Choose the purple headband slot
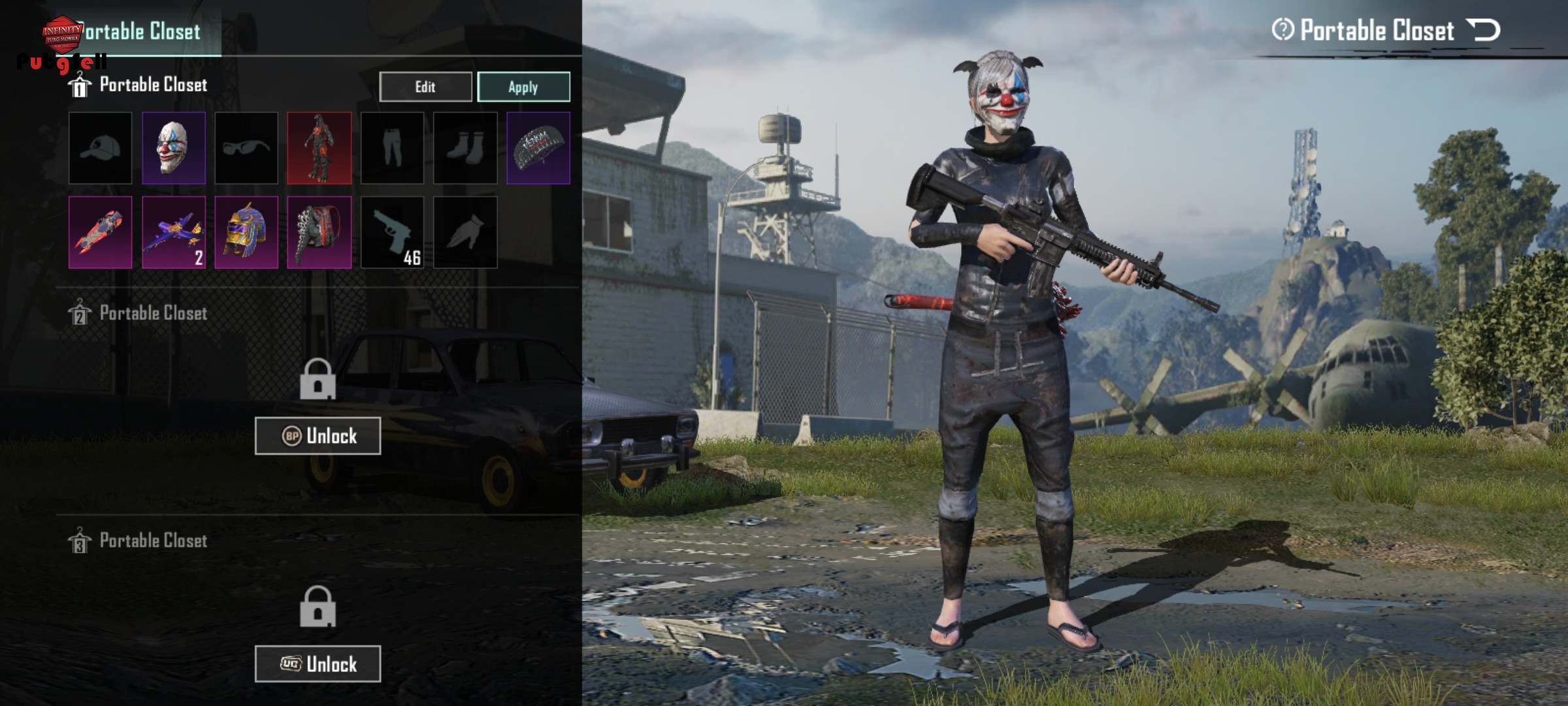The height and width of the screenshot is (706, 1568). pyautogui.click(x=538, y=148)
